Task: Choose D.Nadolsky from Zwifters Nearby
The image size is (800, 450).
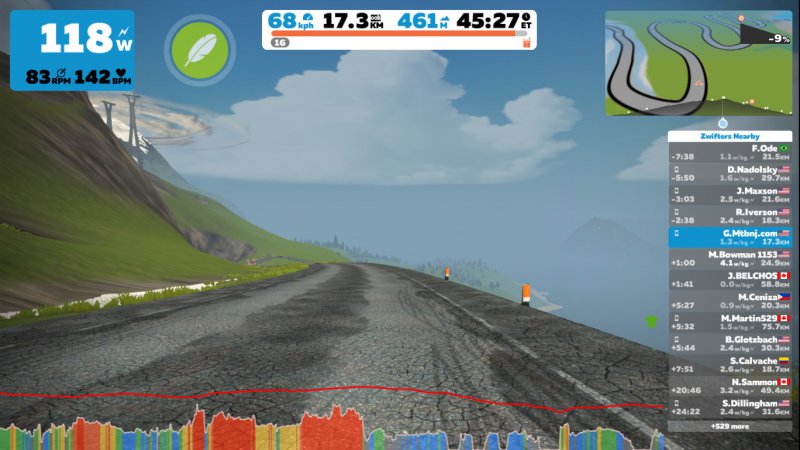Action: point(729,173)
